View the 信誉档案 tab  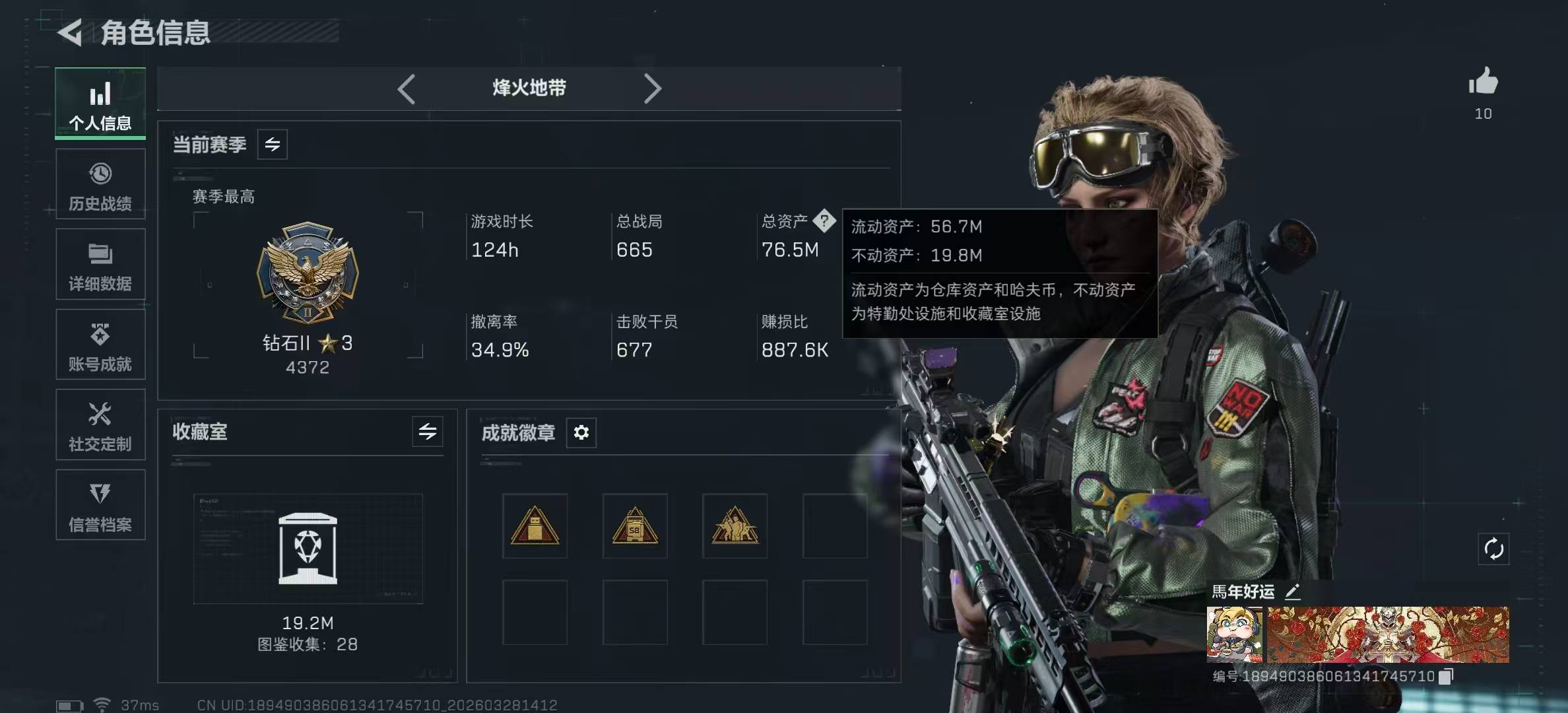[100, 506]
